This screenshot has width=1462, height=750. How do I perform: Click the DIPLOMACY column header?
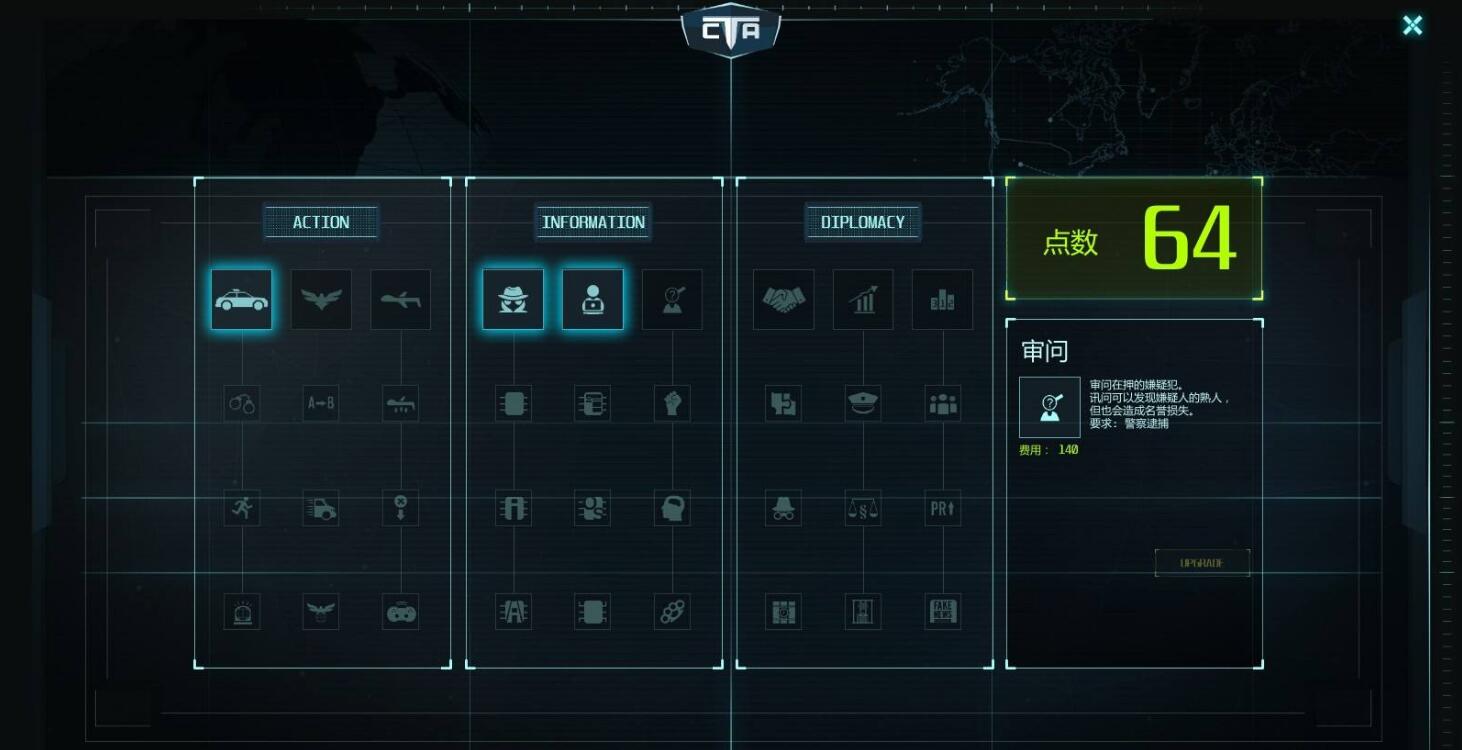point(864,222)
